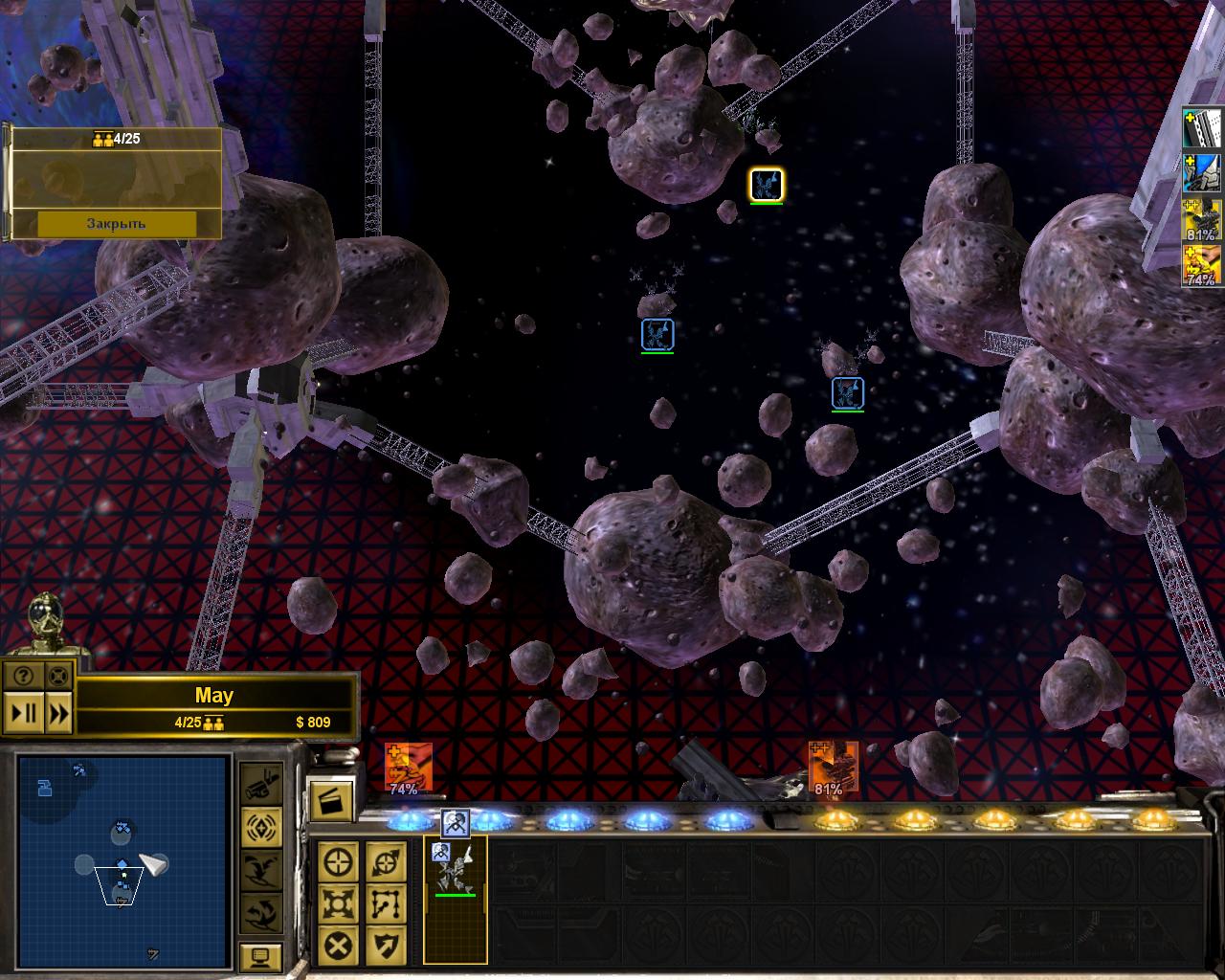This screenshot has width=1225, height=980.
Task: Select the highlighted yellow-bordered unit marker
Action: [767, 184]
